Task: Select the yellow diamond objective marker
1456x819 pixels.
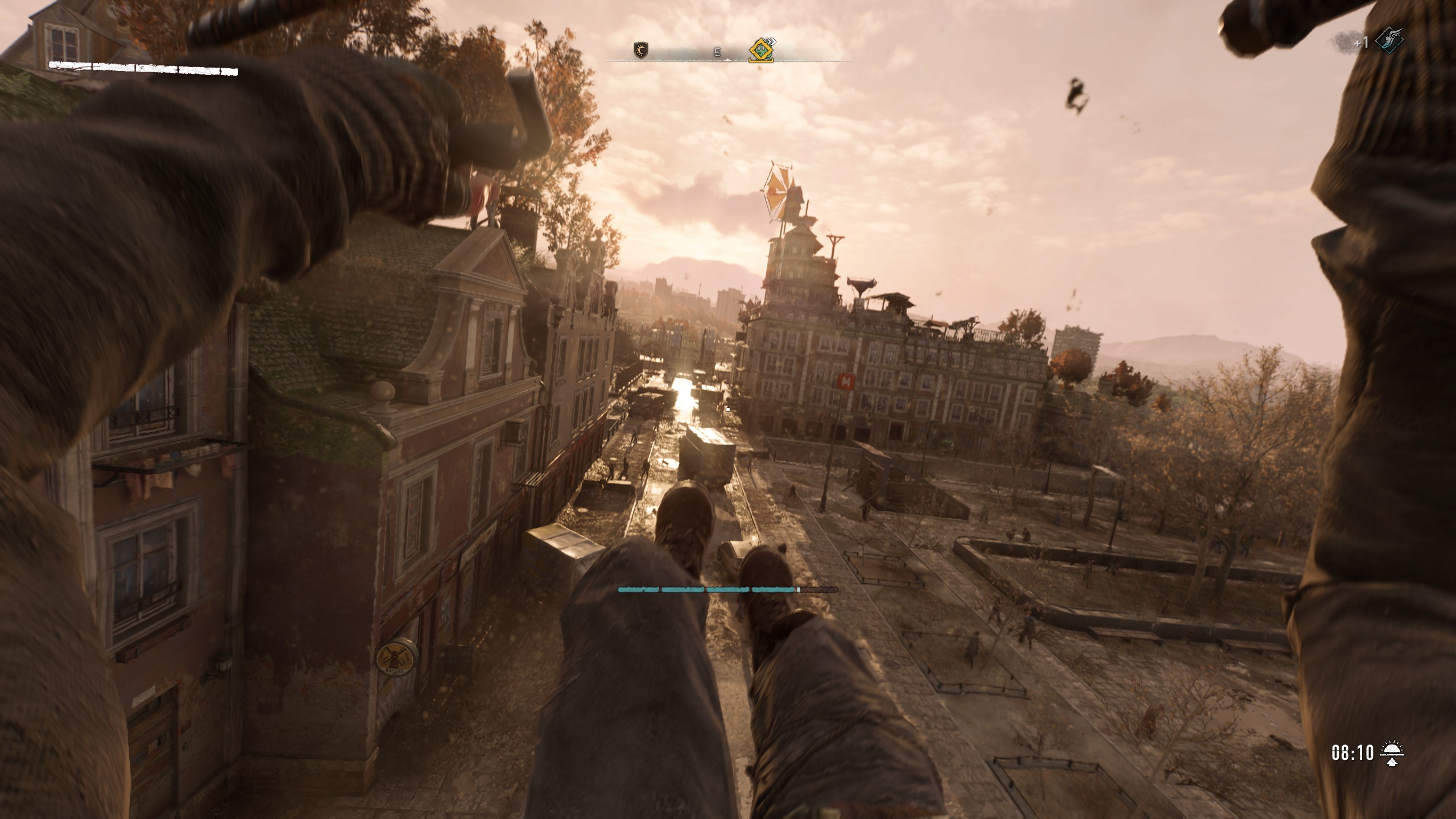Action: click(761, 50)
